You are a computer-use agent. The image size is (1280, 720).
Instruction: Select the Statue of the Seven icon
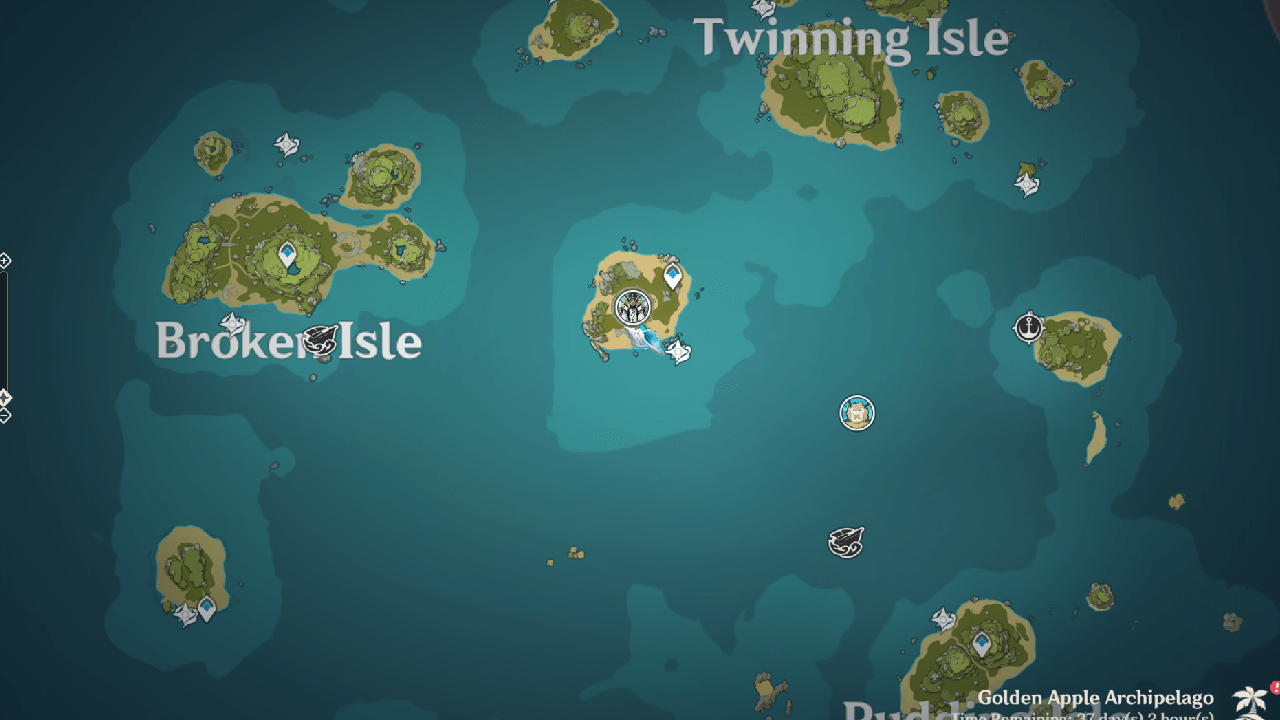click(x=631, y=308)
